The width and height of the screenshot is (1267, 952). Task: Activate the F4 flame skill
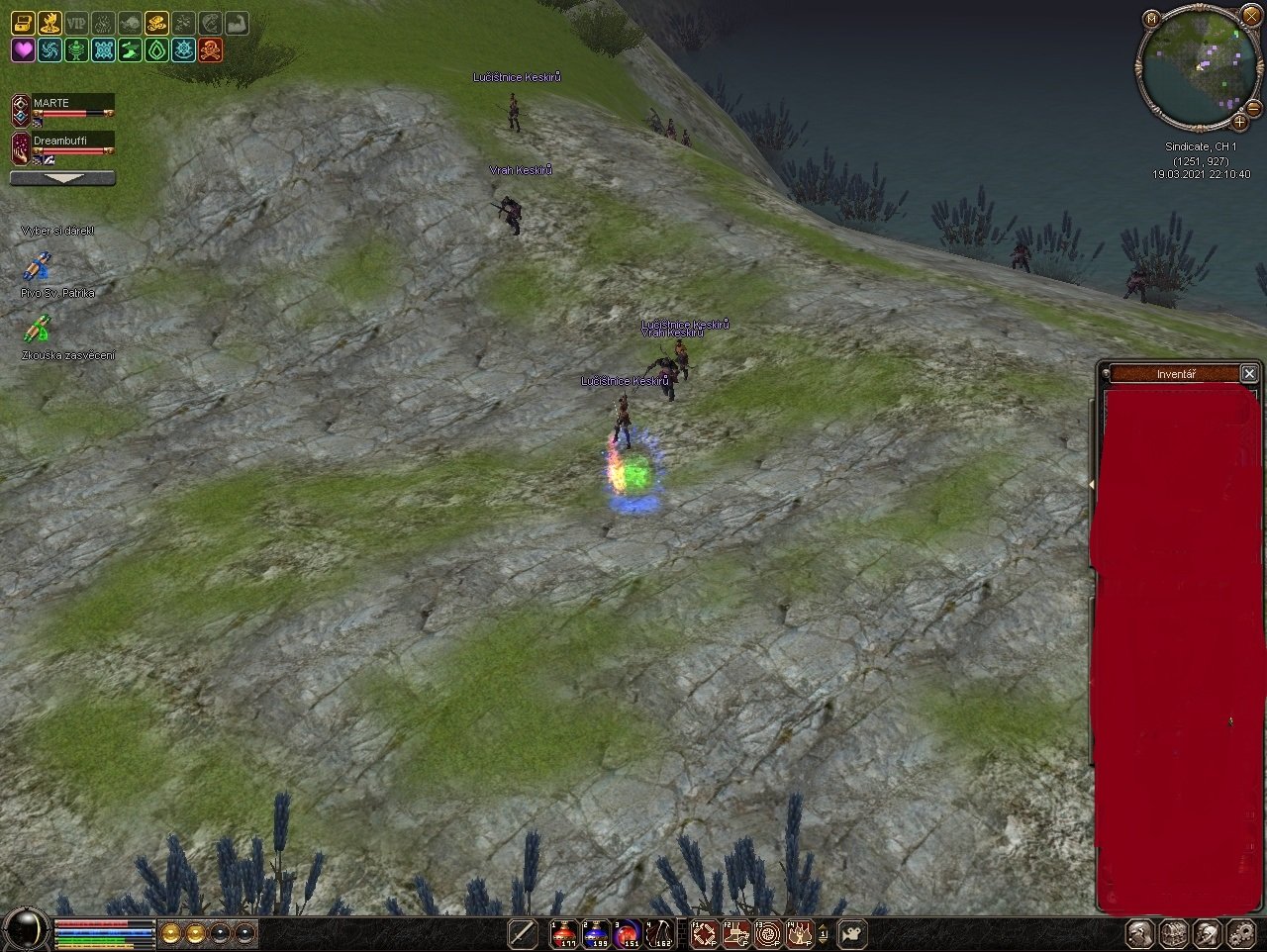800,932
